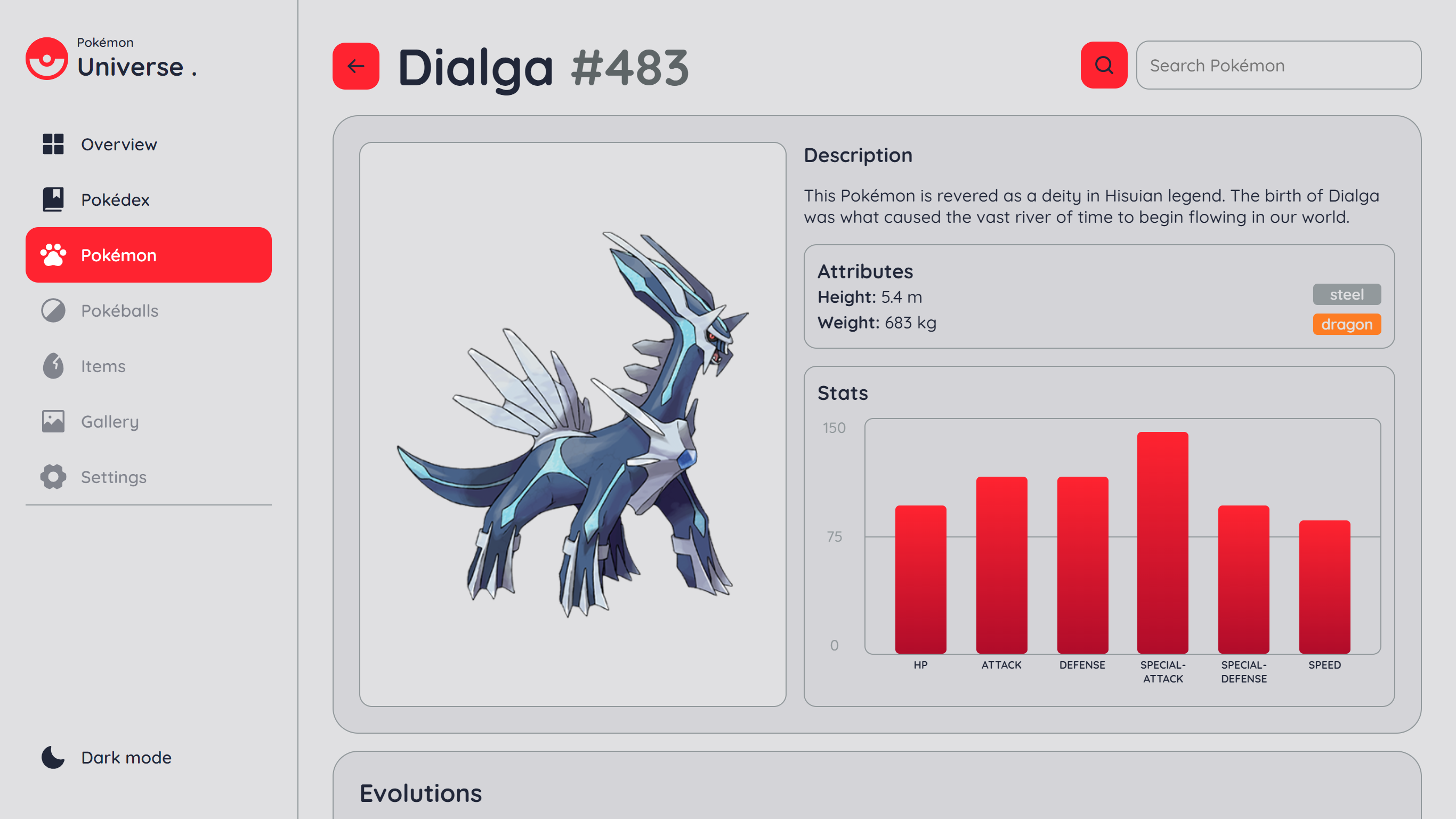
Task: Click the back arrow button
Action: point(355,67)
